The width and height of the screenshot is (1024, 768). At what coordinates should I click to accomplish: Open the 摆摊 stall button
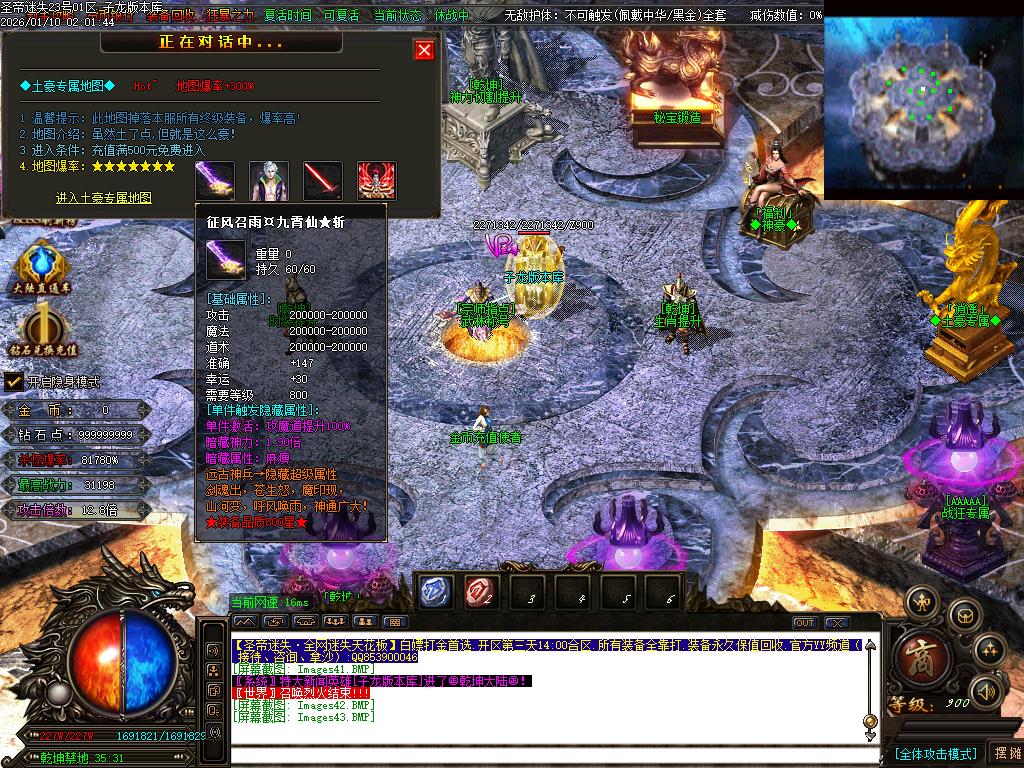[x=1006, y=753]
